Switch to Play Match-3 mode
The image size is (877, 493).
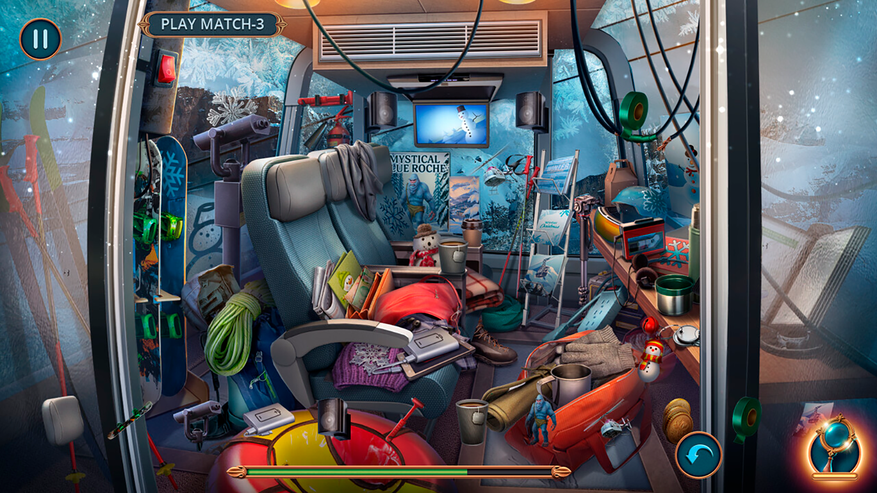212,24
